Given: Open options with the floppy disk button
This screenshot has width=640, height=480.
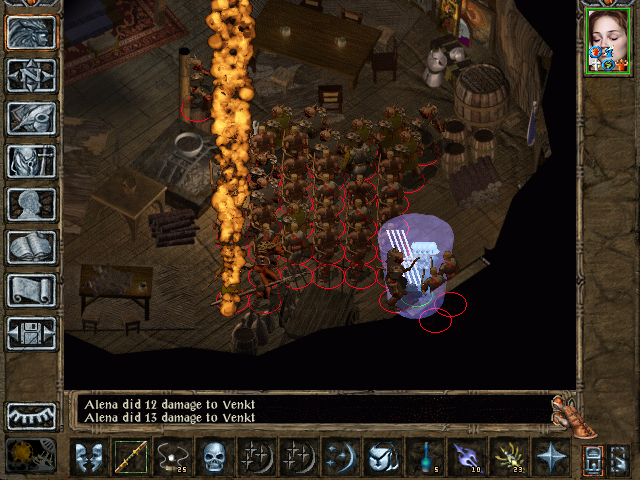Looking at the screenshot, I should click(32, 333).
